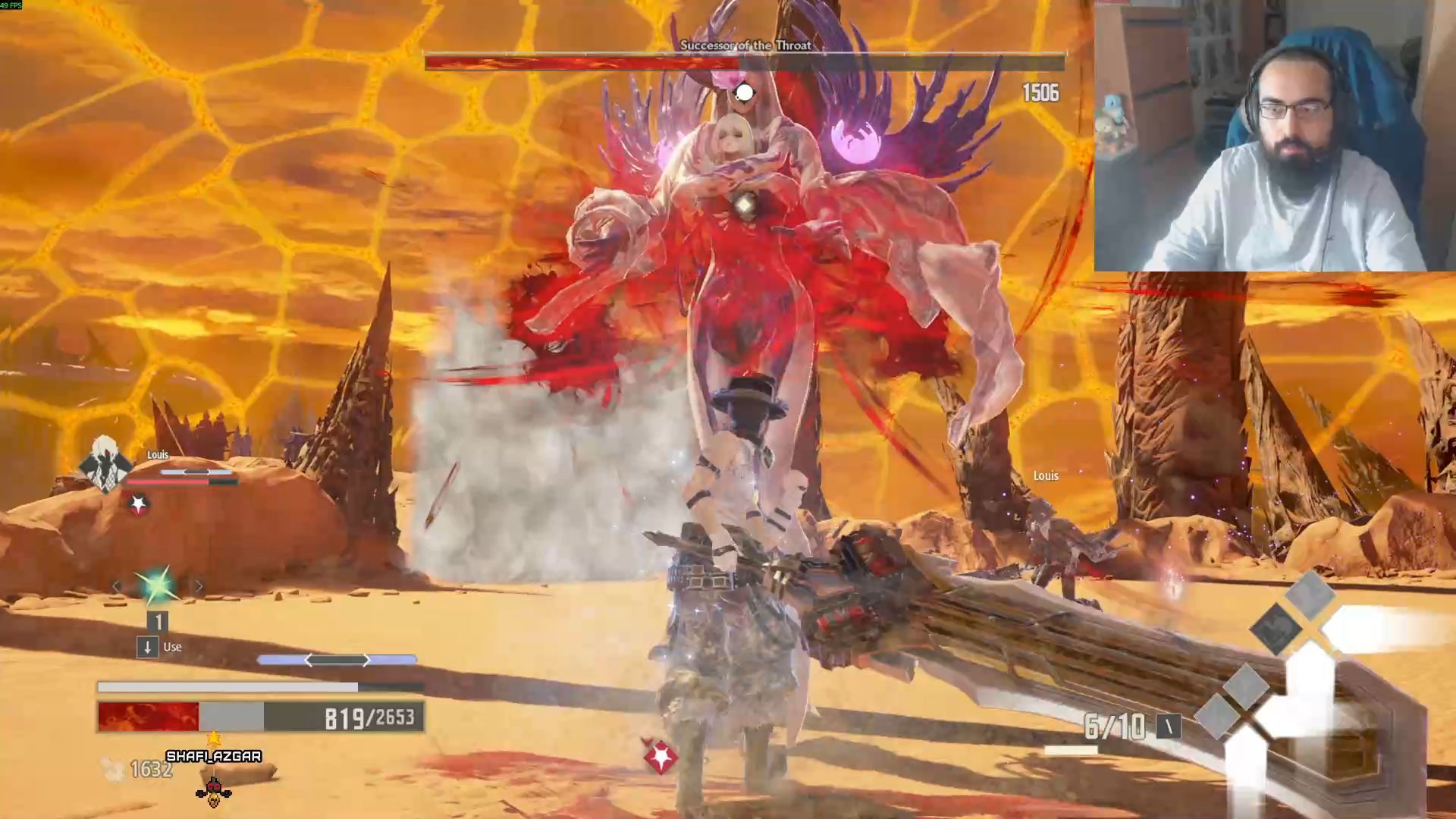This screenshot has width=1456, height=819.
Task: Click the red star buff icon under Louis
Action: (138, 504)
